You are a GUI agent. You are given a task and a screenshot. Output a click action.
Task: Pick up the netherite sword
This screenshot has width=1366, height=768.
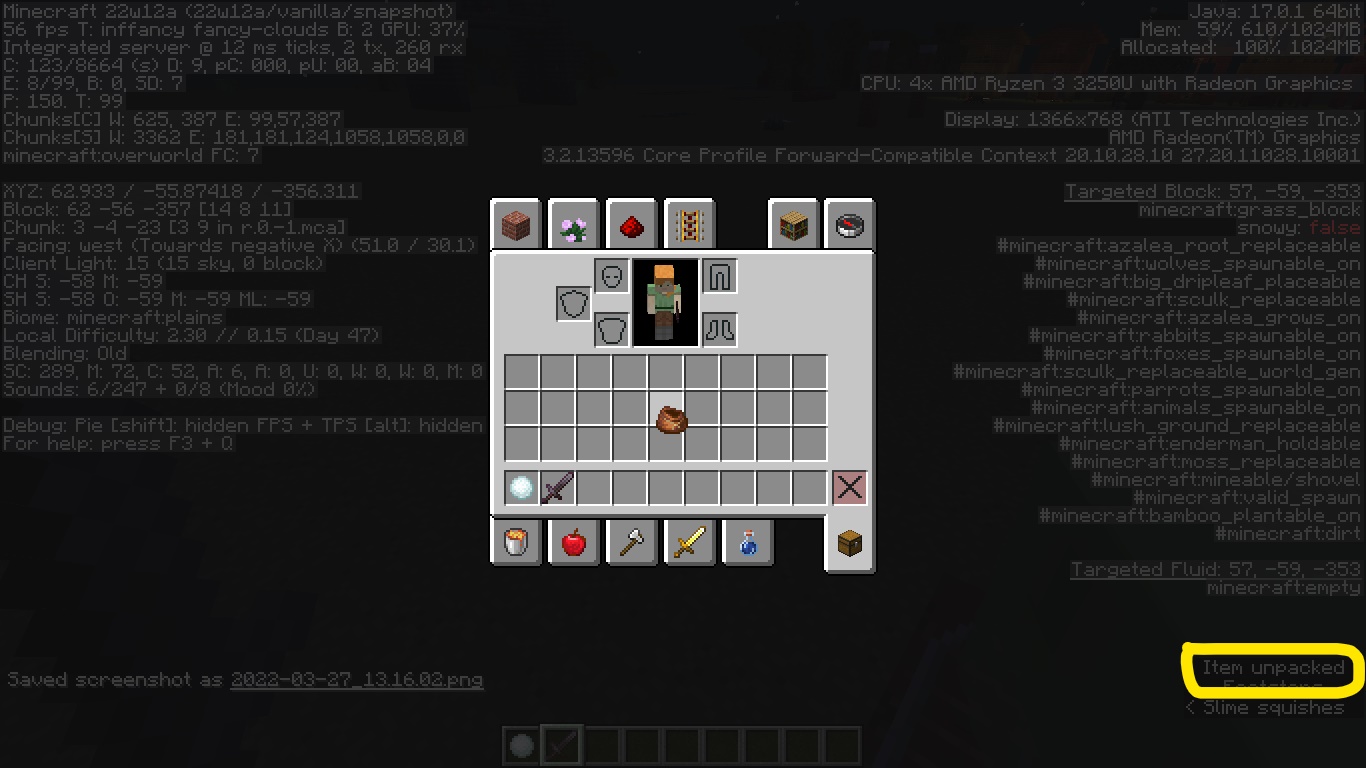point(558,488)
